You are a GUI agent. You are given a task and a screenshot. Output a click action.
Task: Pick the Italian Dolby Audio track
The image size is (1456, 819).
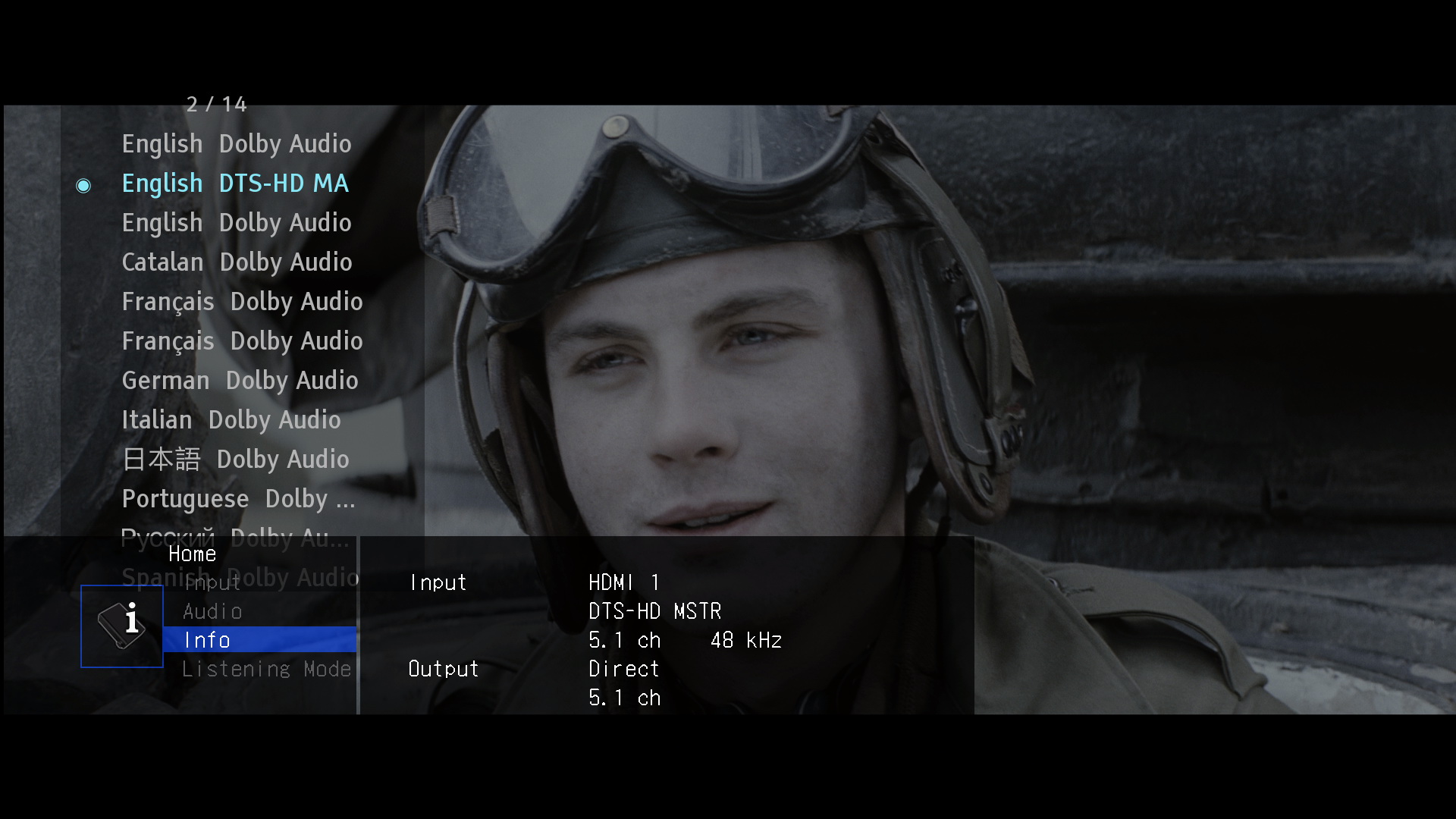[x=231, y=420]
